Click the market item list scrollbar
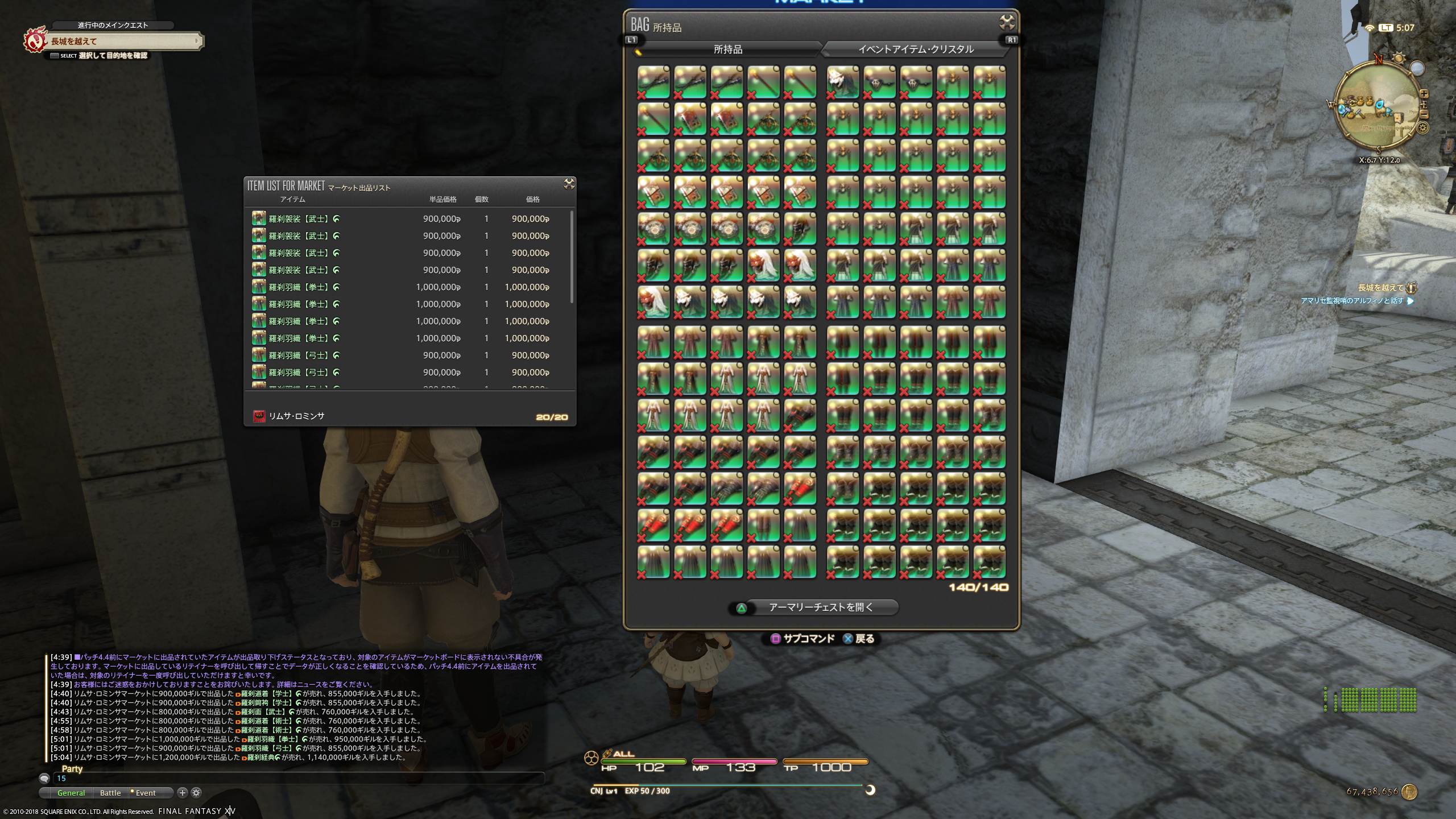The image size is (1456, 819). 571,256
